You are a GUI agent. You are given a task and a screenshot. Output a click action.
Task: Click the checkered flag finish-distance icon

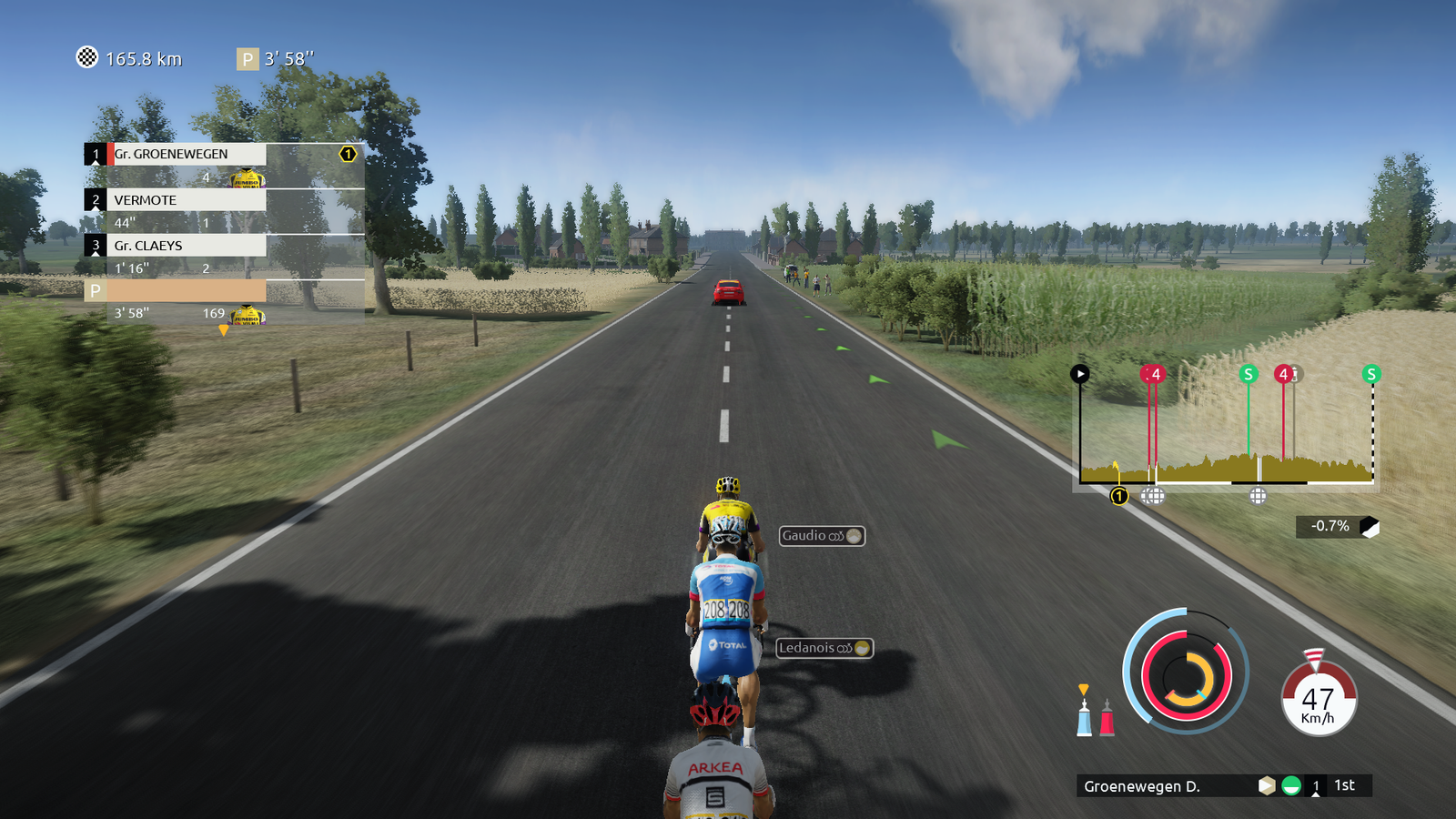pyautogui.click(x=86, y=58)
